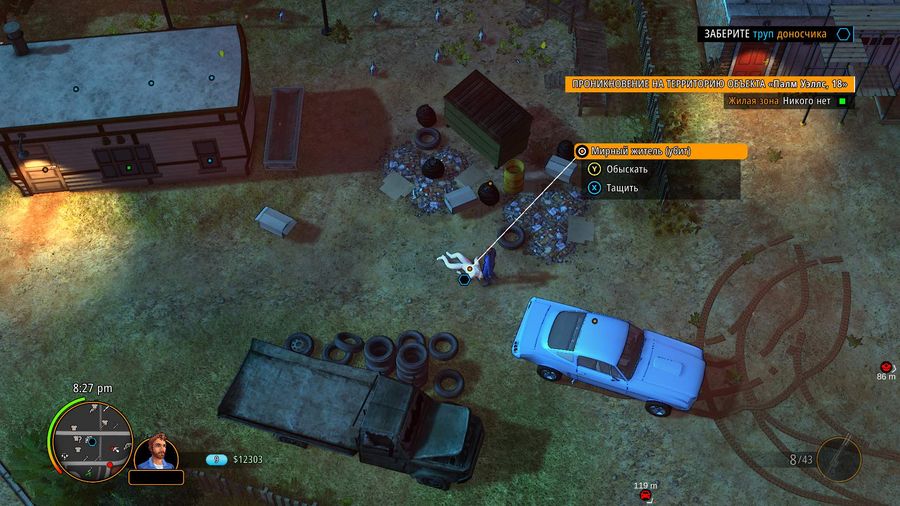Select the character portrait in blue shirt
900x506 pixels.
click(x=156, y=453)
